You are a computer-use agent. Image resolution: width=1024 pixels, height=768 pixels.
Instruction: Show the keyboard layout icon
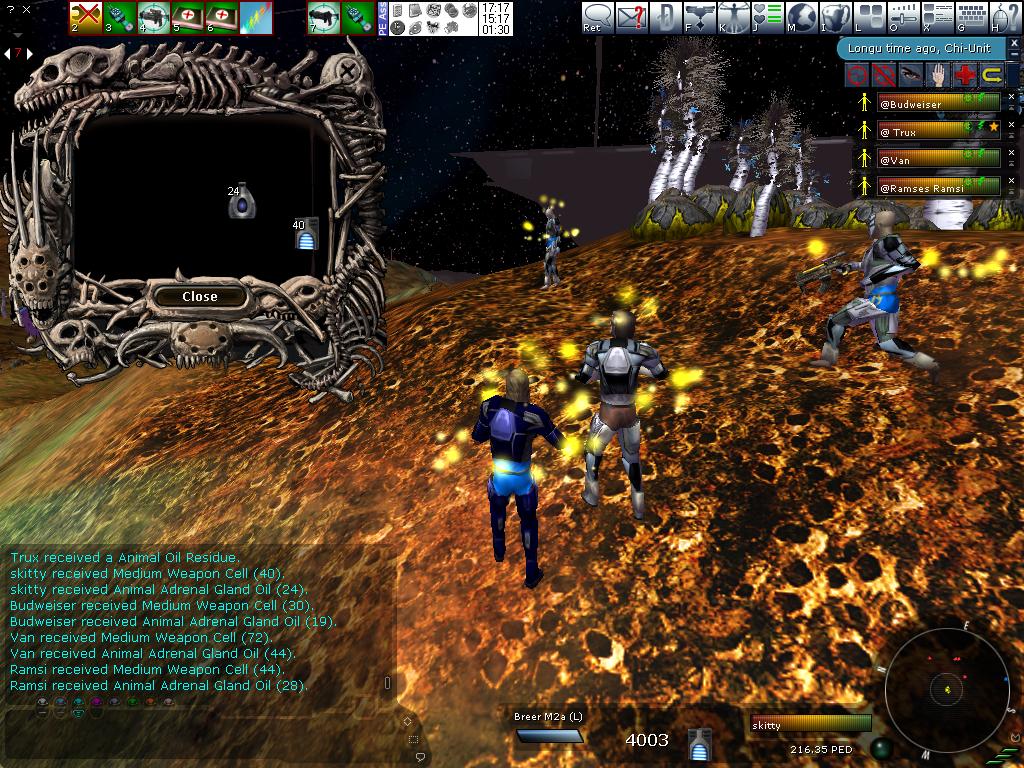[x=972, y=17]
